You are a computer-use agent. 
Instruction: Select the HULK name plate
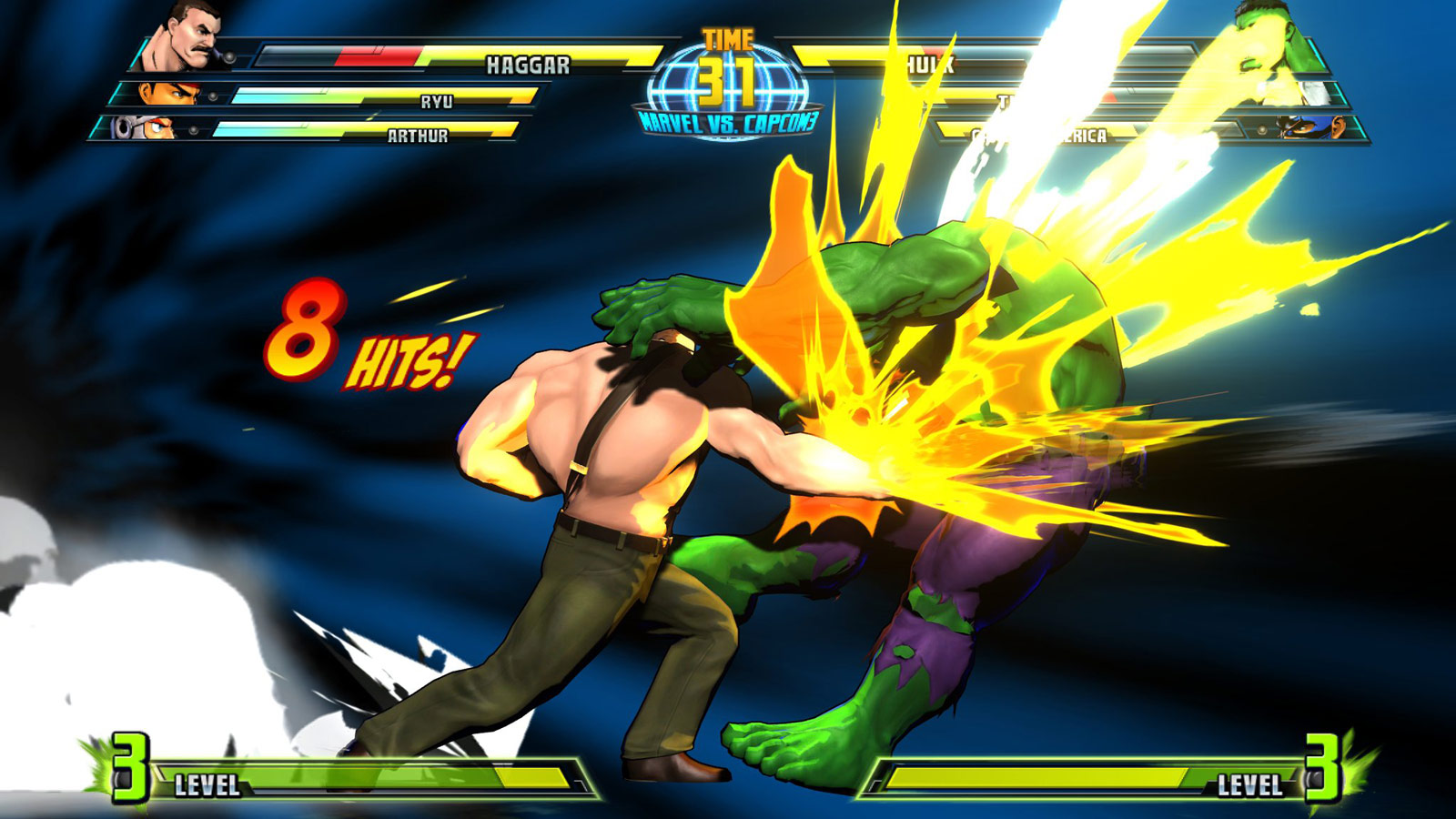929,64
